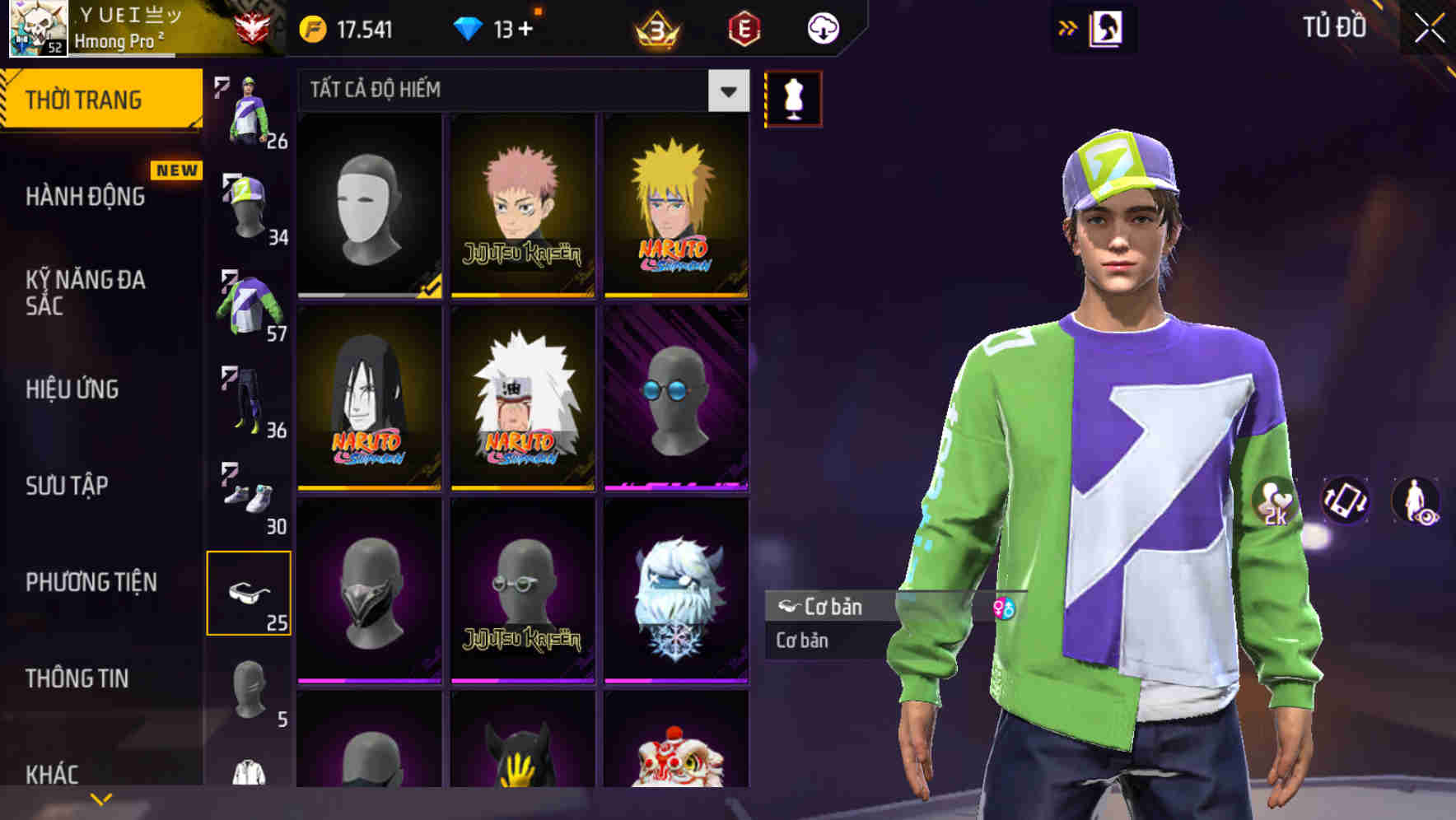Open the wardrobe preset card icon
The width and height of the screenshot is (1456, 820).
[1107, 27]
